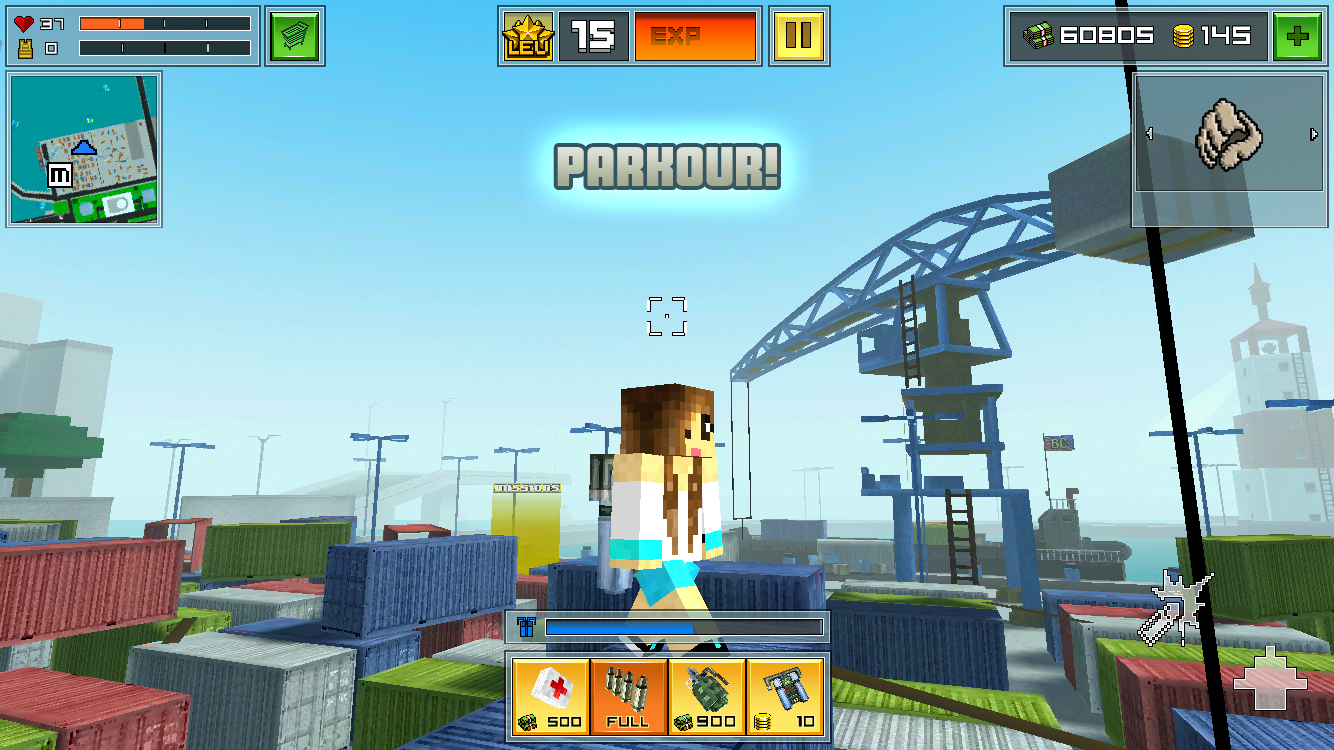This screenshot has height=750, width=1334.
Task: Open the minimap
Action: (84, 149)
